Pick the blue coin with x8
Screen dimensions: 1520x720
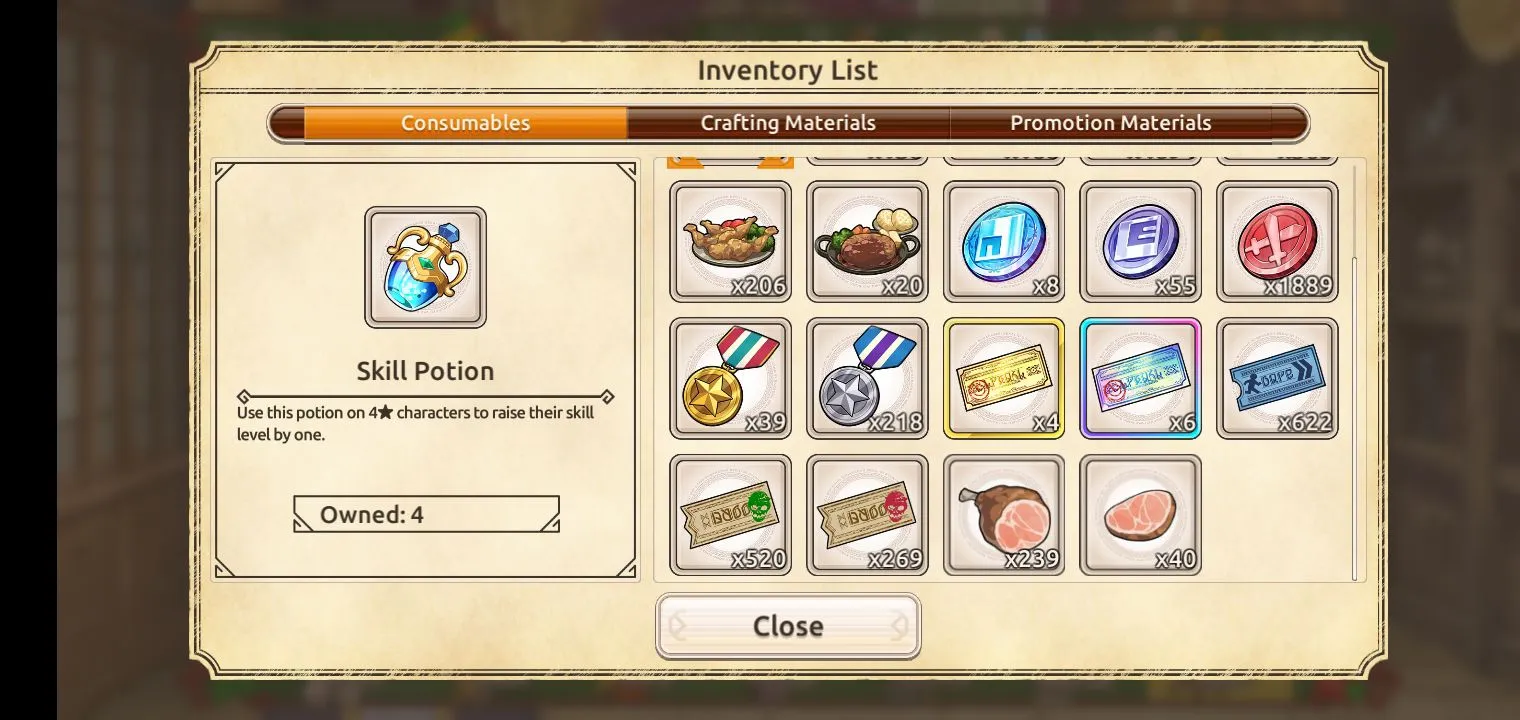coord(1004,241)
